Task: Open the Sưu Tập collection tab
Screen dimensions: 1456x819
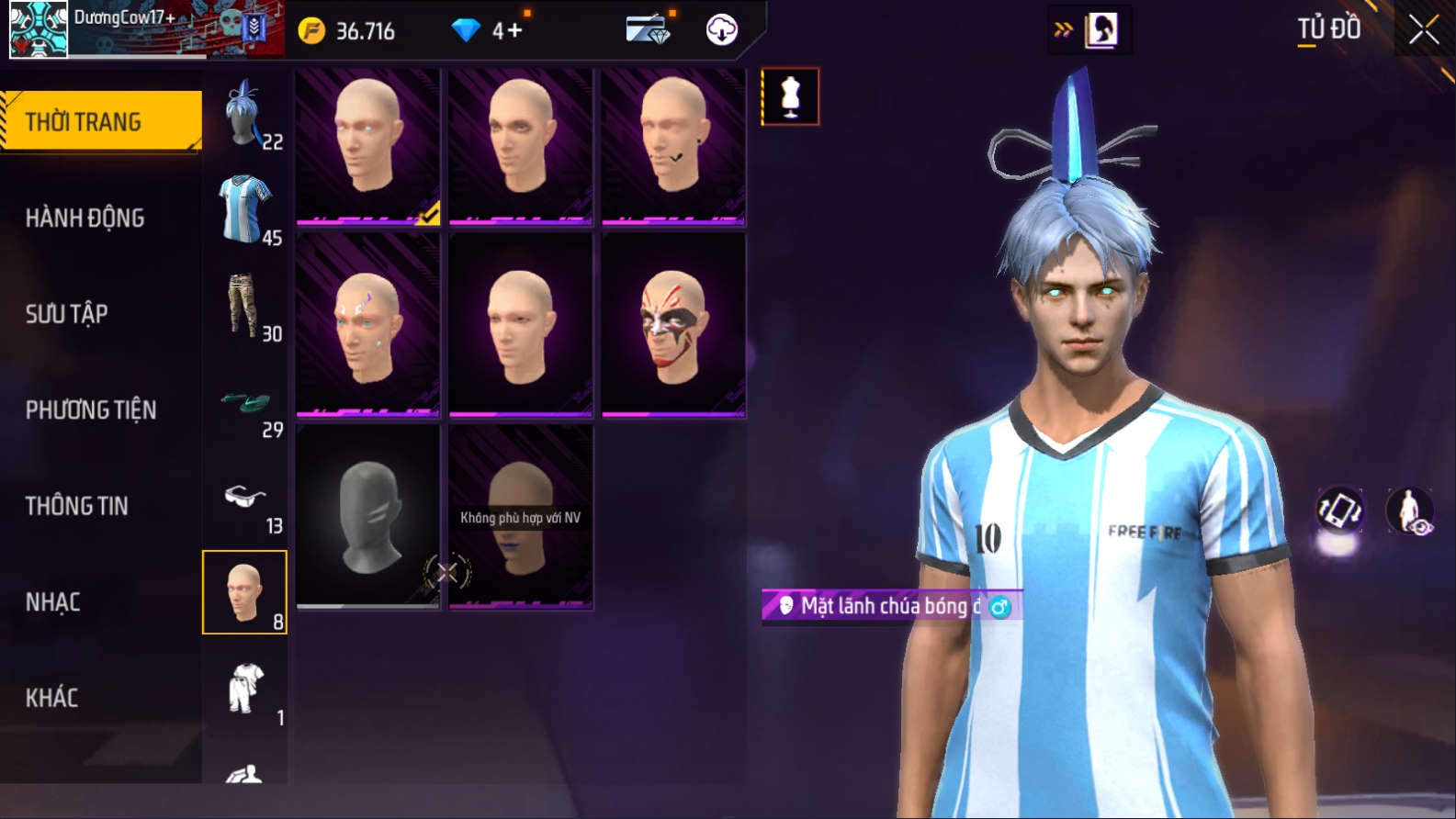Action: click(x=66, y=314)
